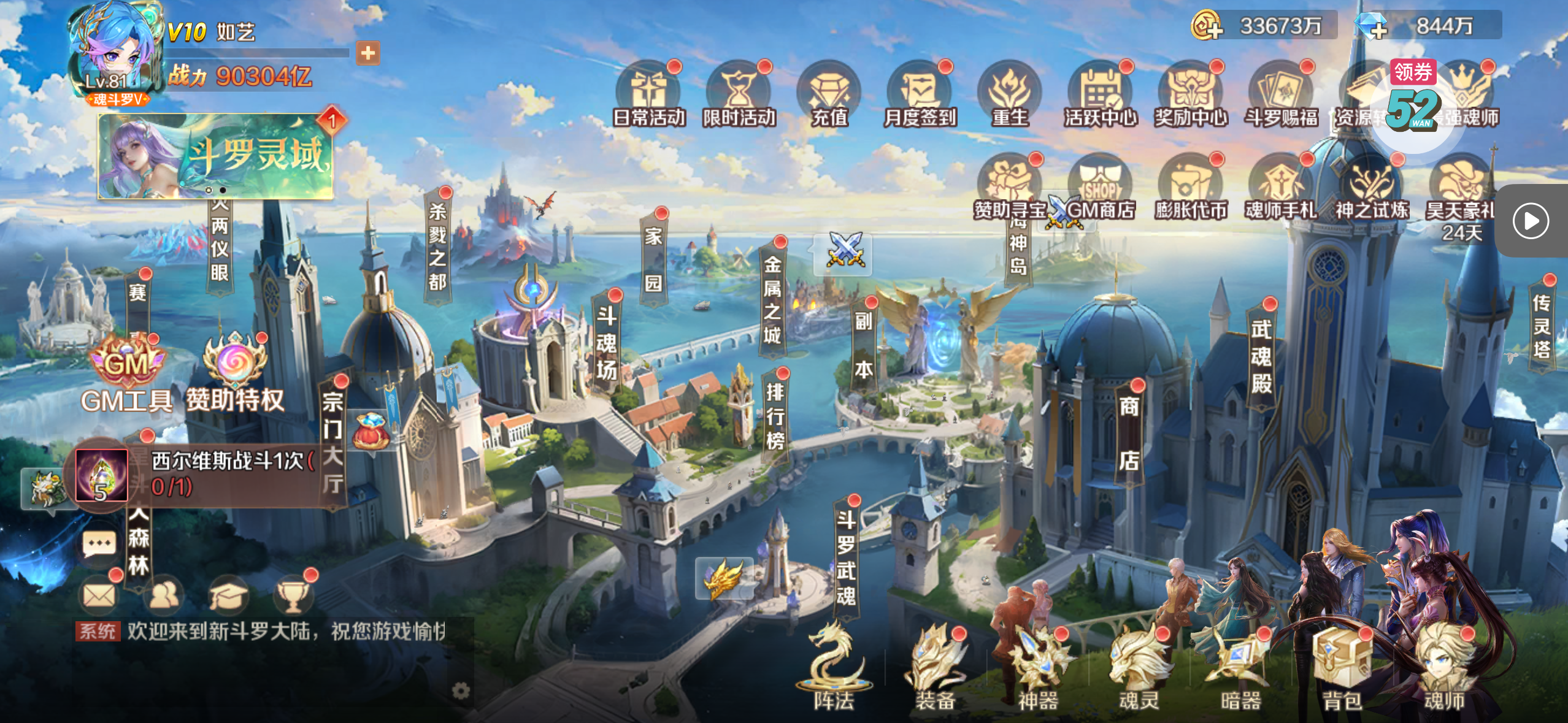
Task: Open the 阵法 formation menu
Action: 834,668
